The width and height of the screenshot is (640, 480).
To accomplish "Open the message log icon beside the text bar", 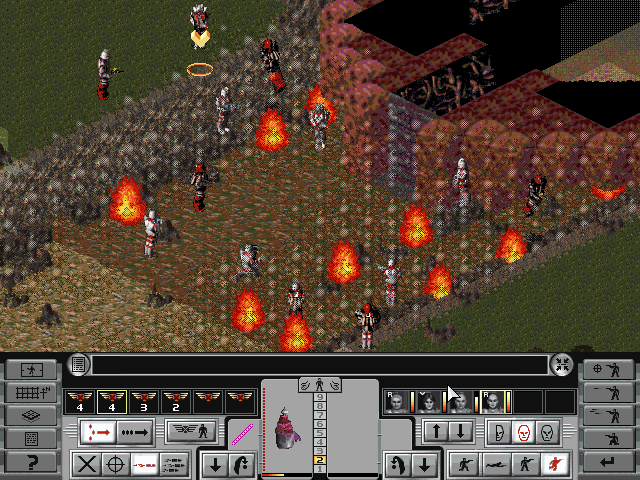I will click(79, 365).
